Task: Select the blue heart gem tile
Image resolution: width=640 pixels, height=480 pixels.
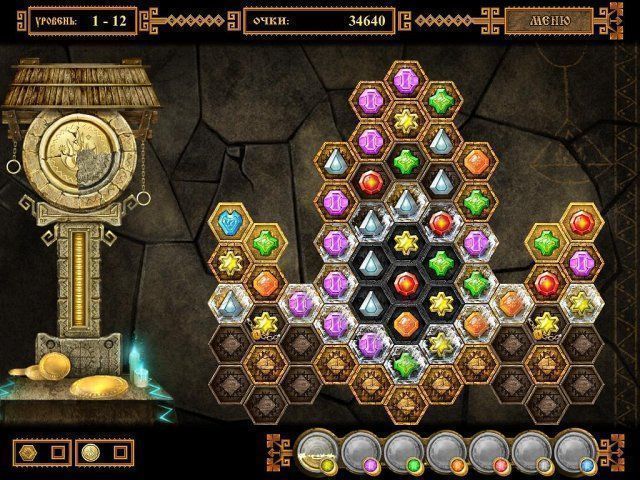Action: click(232, 222)
